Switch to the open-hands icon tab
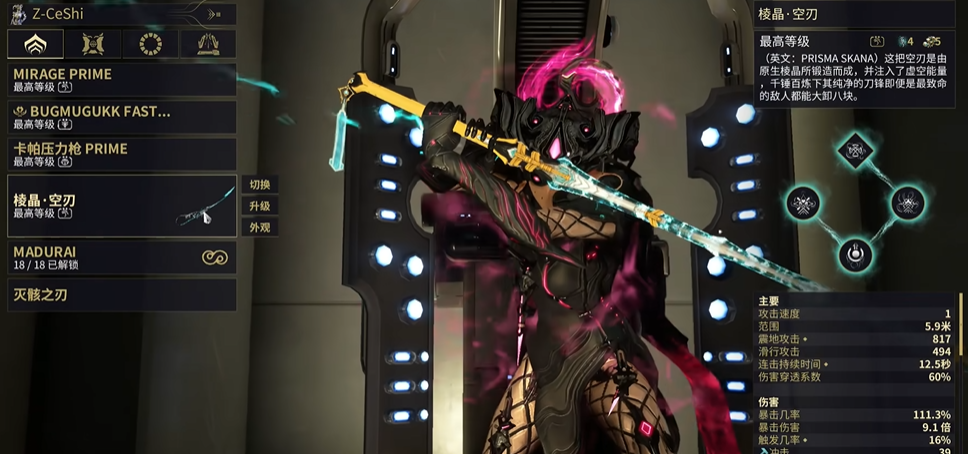This screenshot has height=454, width=968. 208,43
